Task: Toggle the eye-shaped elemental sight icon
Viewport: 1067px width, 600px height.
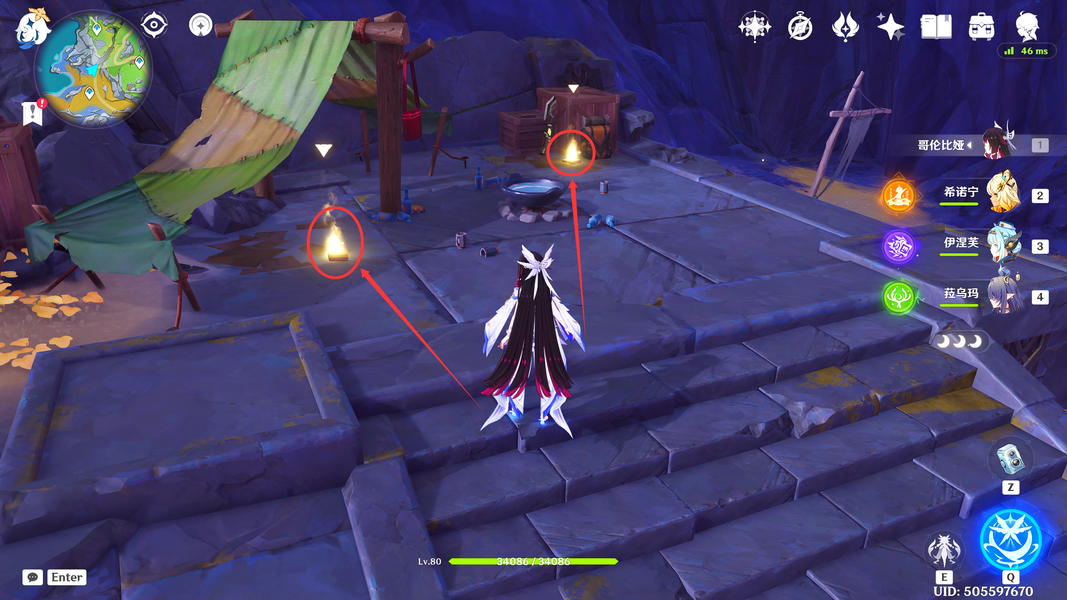Action: point(154,24)
